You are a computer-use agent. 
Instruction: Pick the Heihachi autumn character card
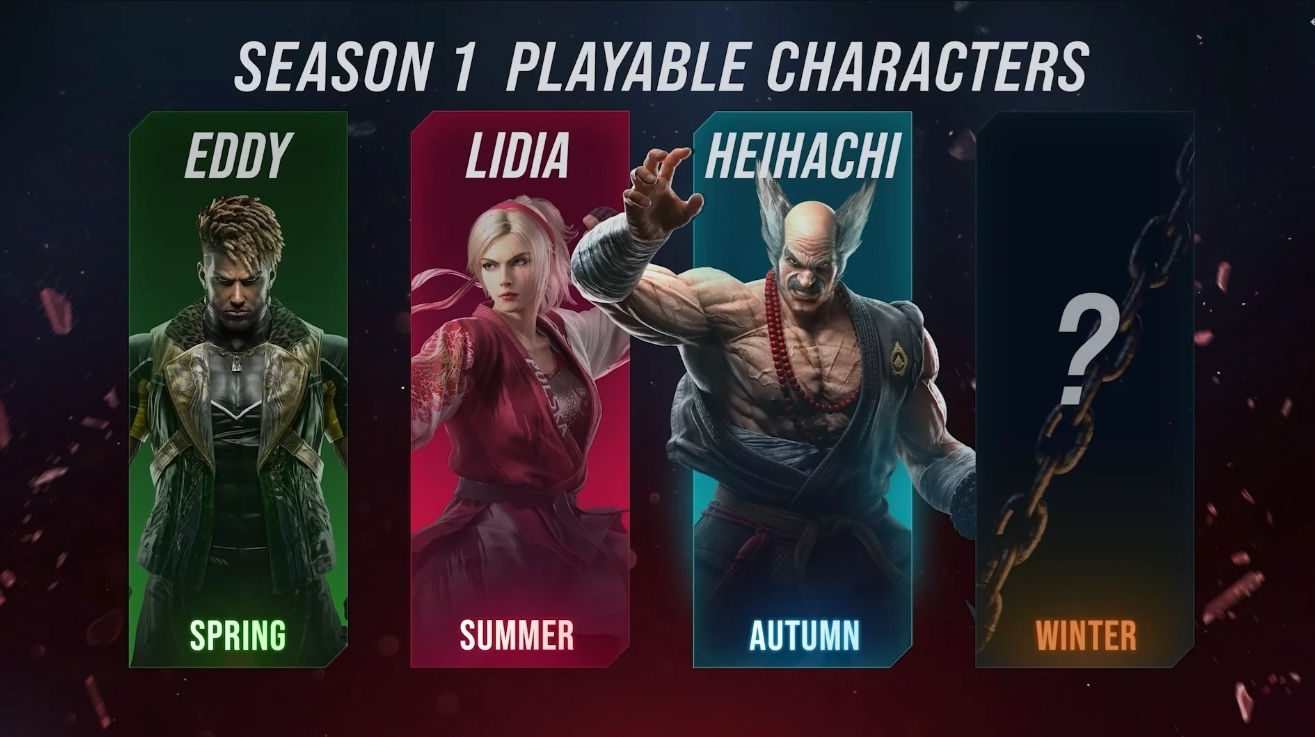[x=802, y=390]
